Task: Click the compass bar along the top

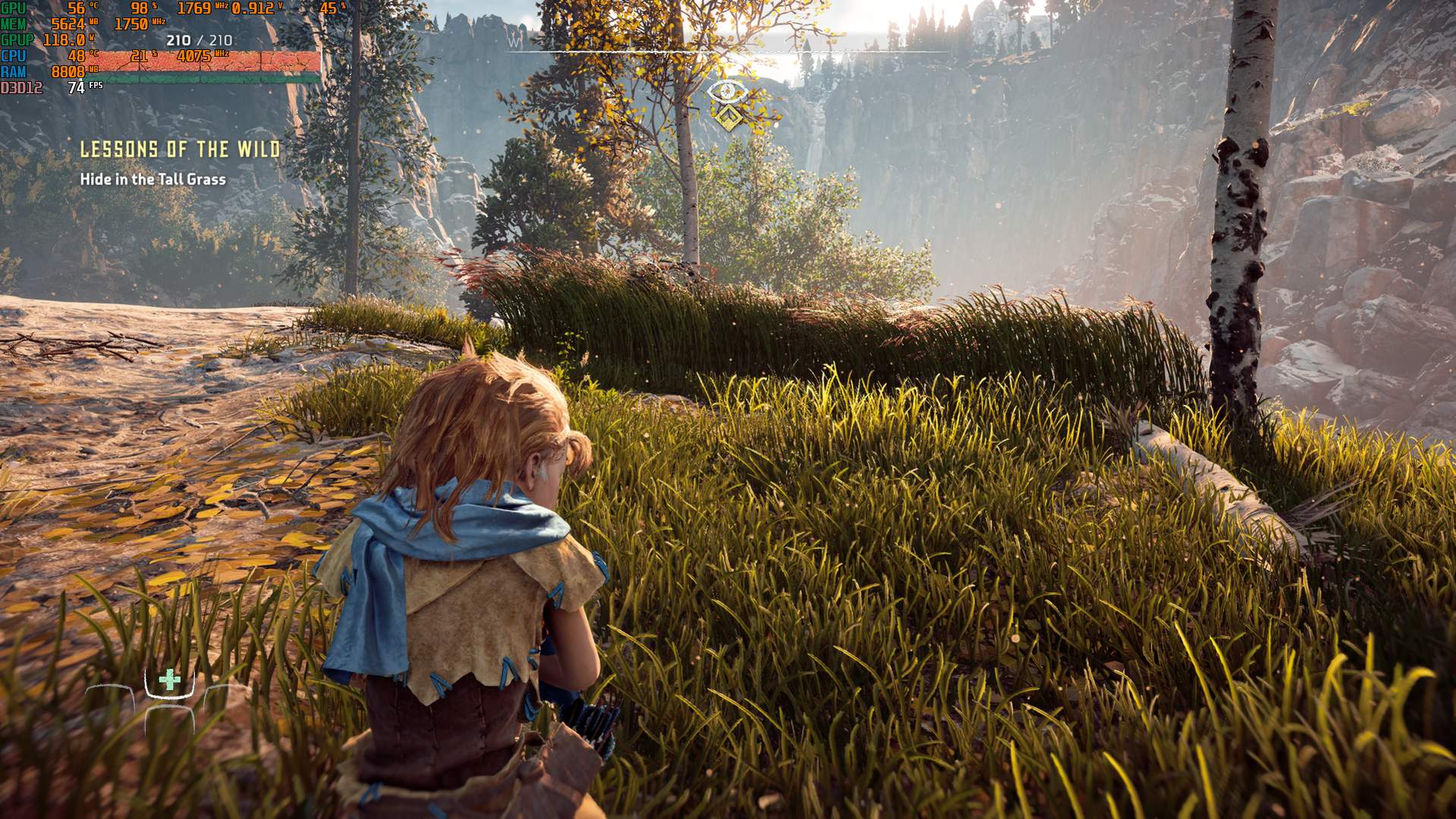Action: pos(727,51)
